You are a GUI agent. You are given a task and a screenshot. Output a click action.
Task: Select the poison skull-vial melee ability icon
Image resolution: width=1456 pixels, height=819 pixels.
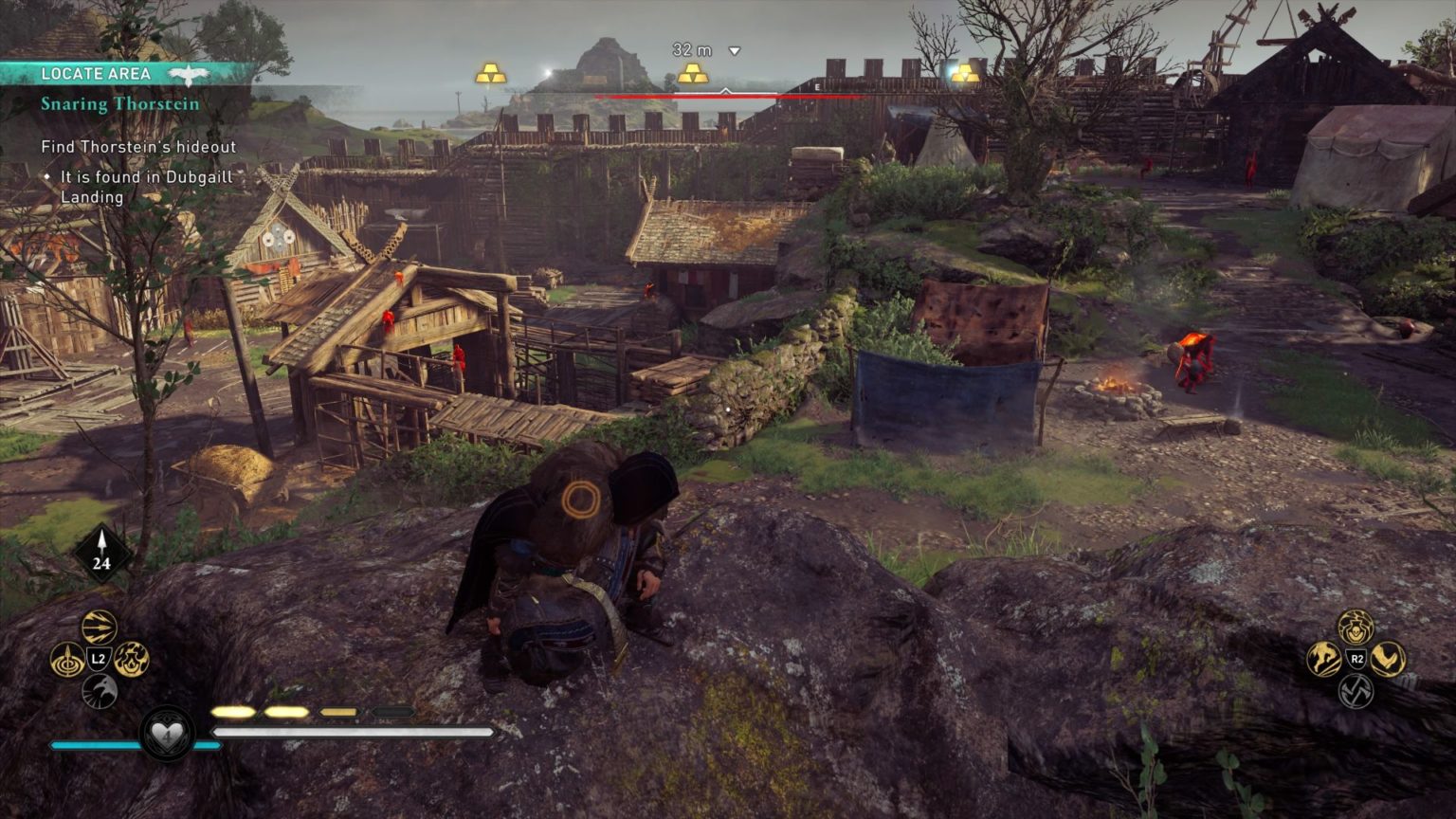click(x=1356, y=629)
